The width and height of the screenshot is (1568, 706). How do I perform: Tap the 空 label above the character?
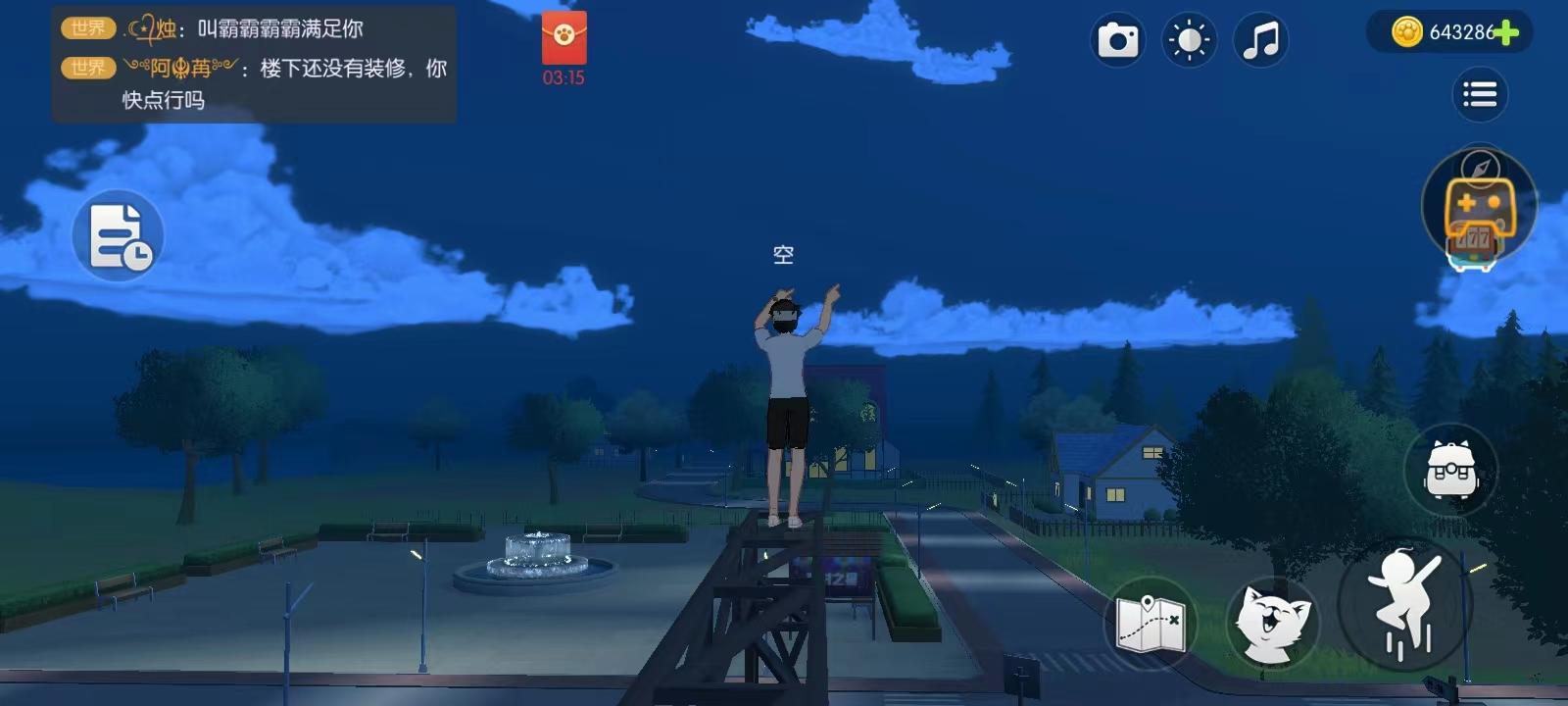pyautogui.click(x=782, y=253)
